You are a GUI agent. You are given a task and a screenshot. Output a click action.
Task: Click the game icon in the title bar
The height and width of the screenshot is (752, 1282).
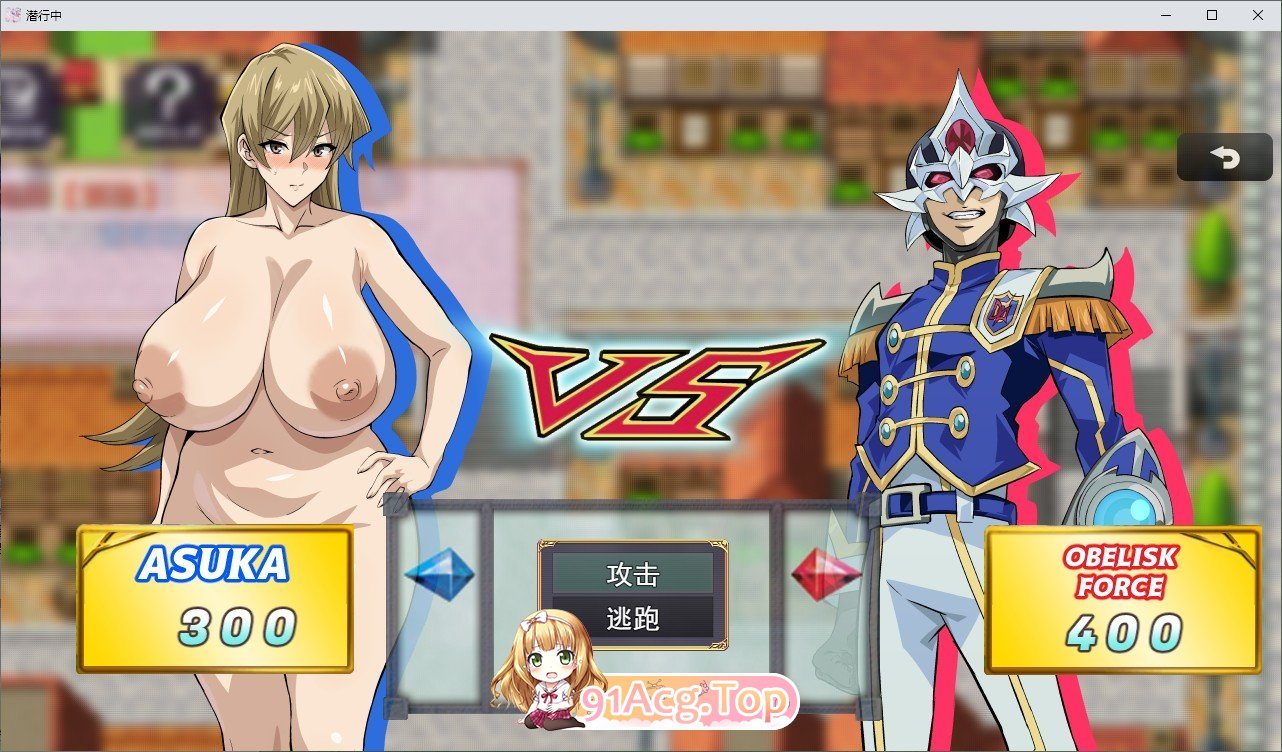click(x=14, y=14)
